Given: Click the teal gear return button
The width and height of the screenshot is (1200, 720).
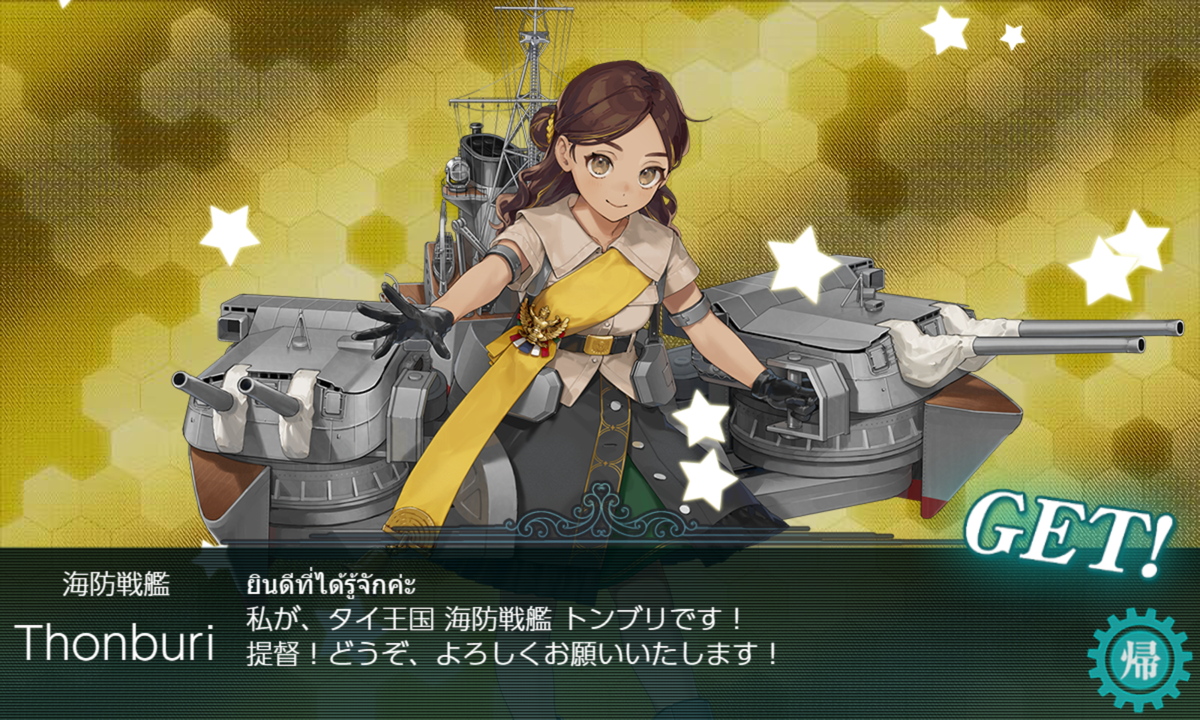Looking at the screenshot, I should coord(1138,657).
